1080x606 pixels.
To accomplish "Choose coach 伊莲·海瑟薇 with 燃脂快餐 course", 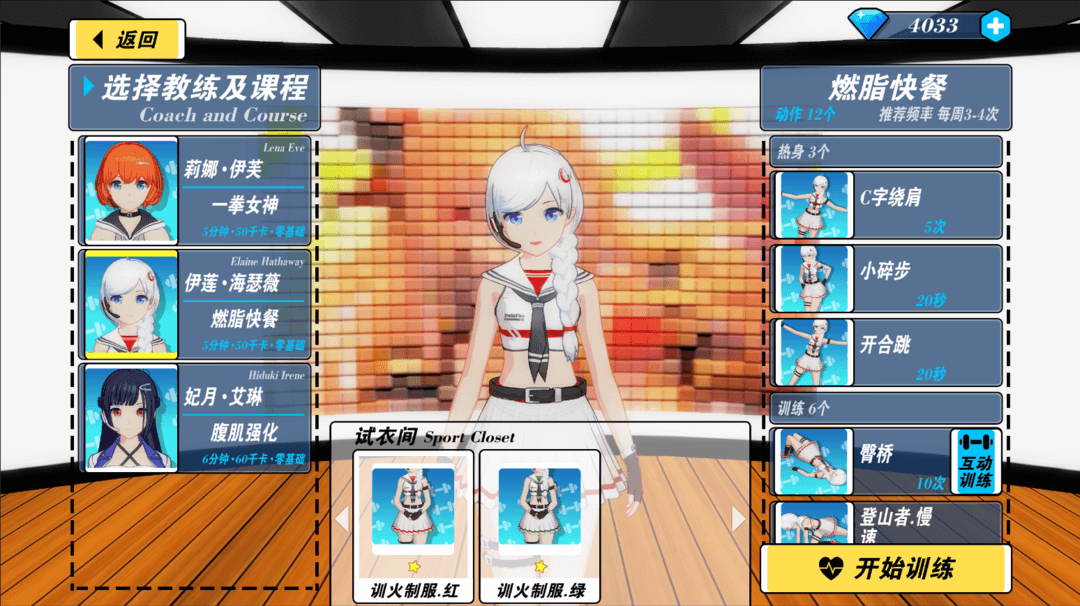I will pos(196,304).
